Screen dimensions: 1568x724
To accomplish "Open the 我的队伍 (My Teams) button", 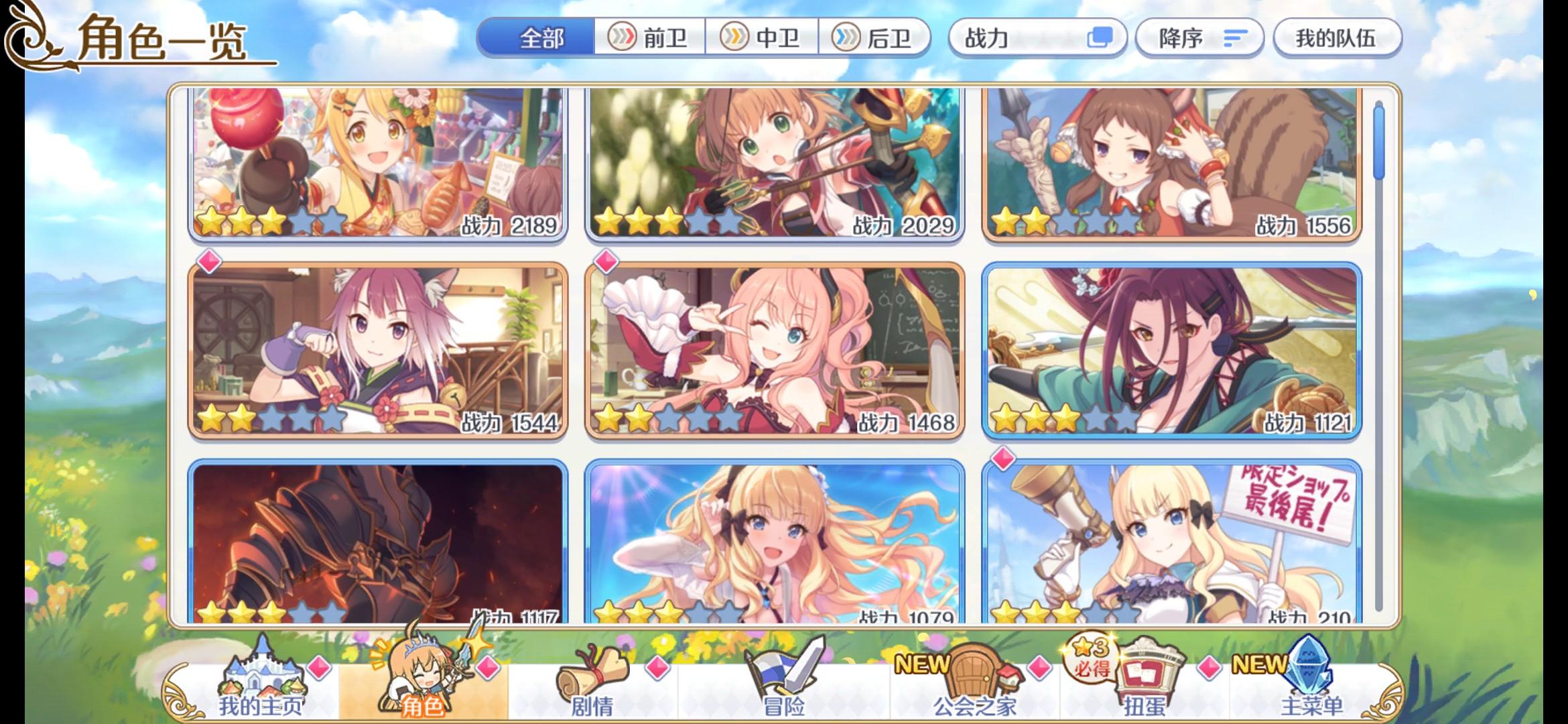I will tap(1337, 38).
